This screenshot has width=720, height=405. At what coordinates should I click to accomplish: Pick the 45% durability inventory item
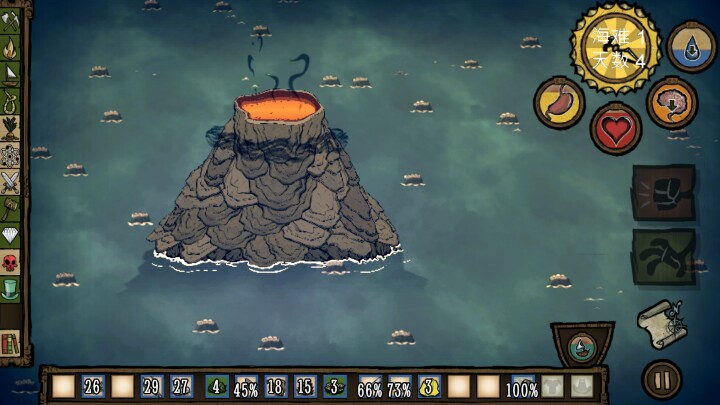point(245,387)
